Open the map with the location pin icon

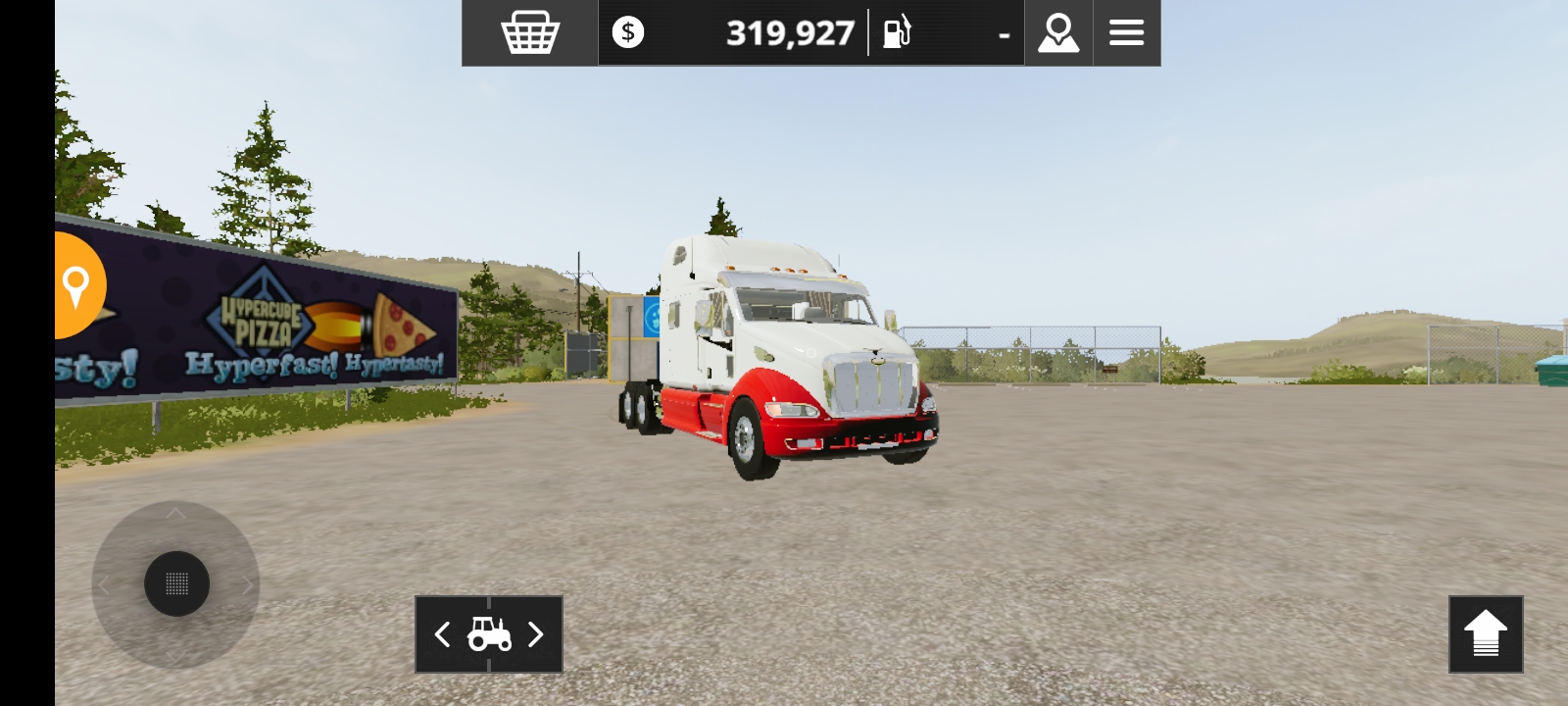click(x=1057, y=32)
